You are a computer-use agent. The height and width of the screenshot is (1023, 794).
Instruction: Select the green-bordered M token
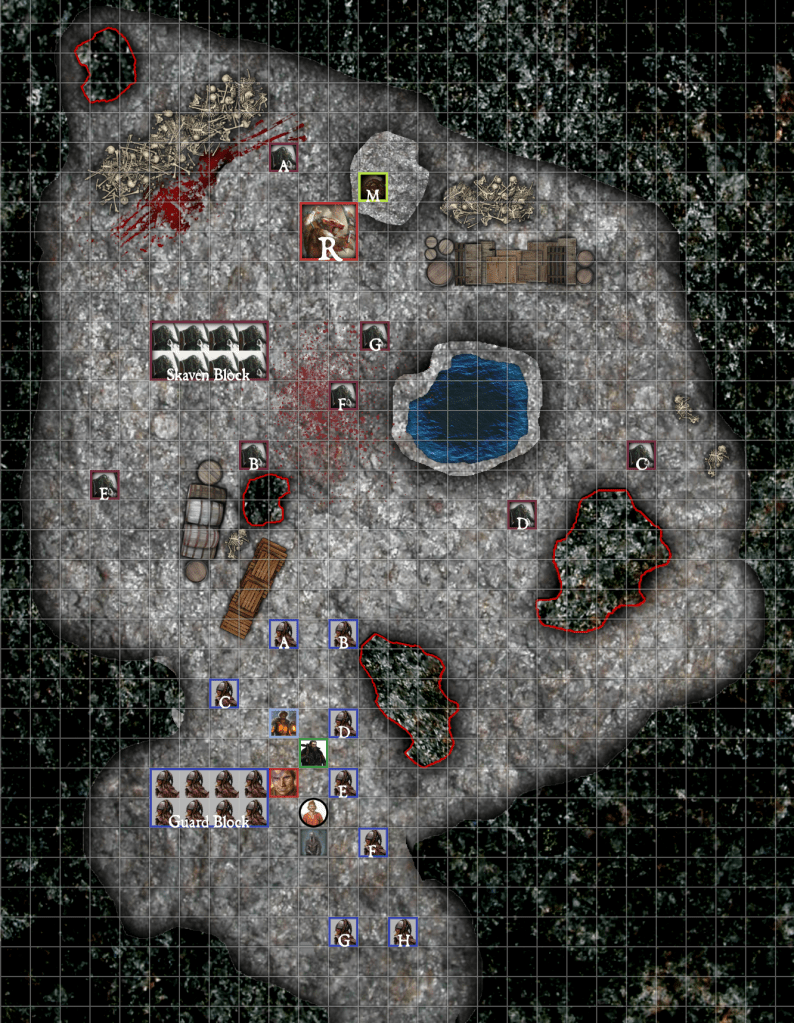point(373,187)
